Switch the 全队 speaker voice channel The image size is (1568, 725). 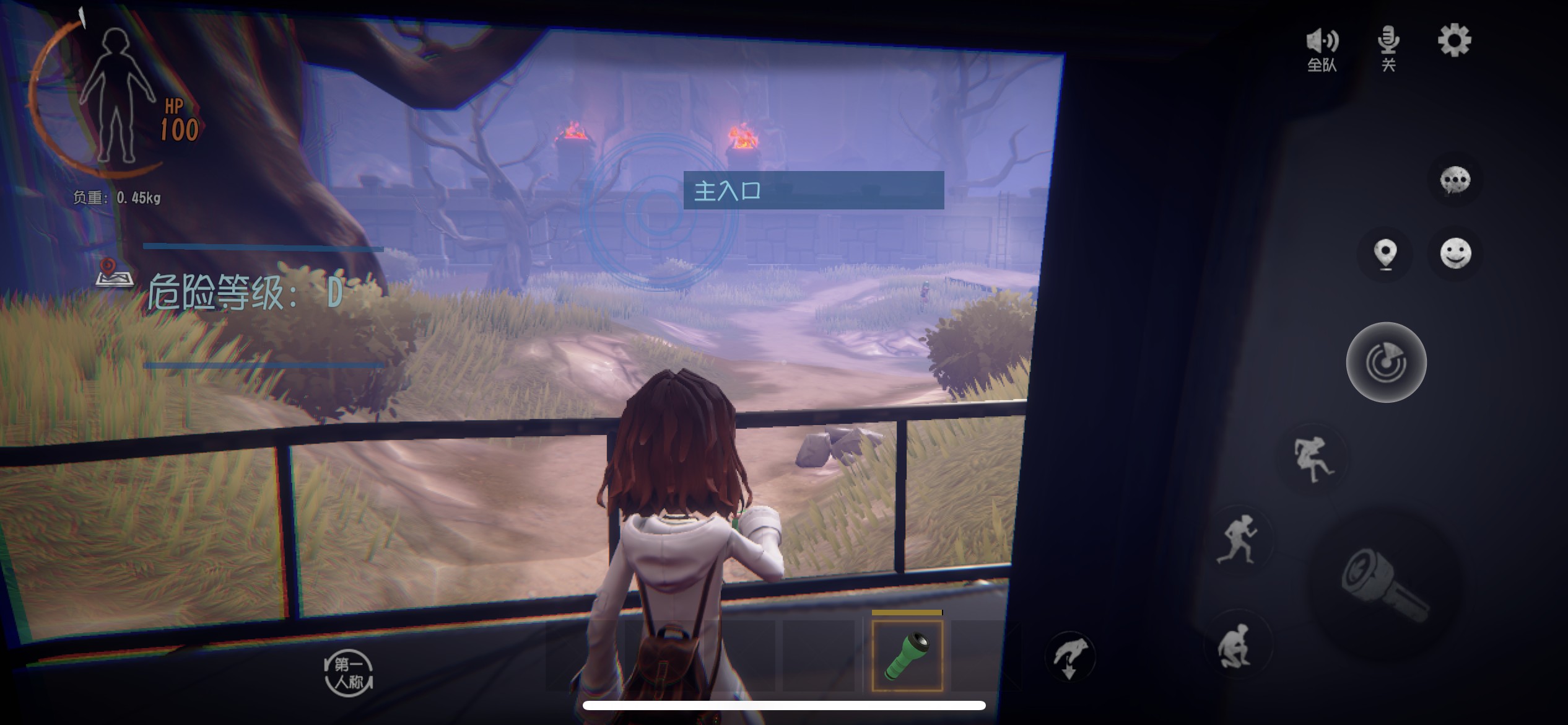pyautogui.click(x=1322, y=48)
